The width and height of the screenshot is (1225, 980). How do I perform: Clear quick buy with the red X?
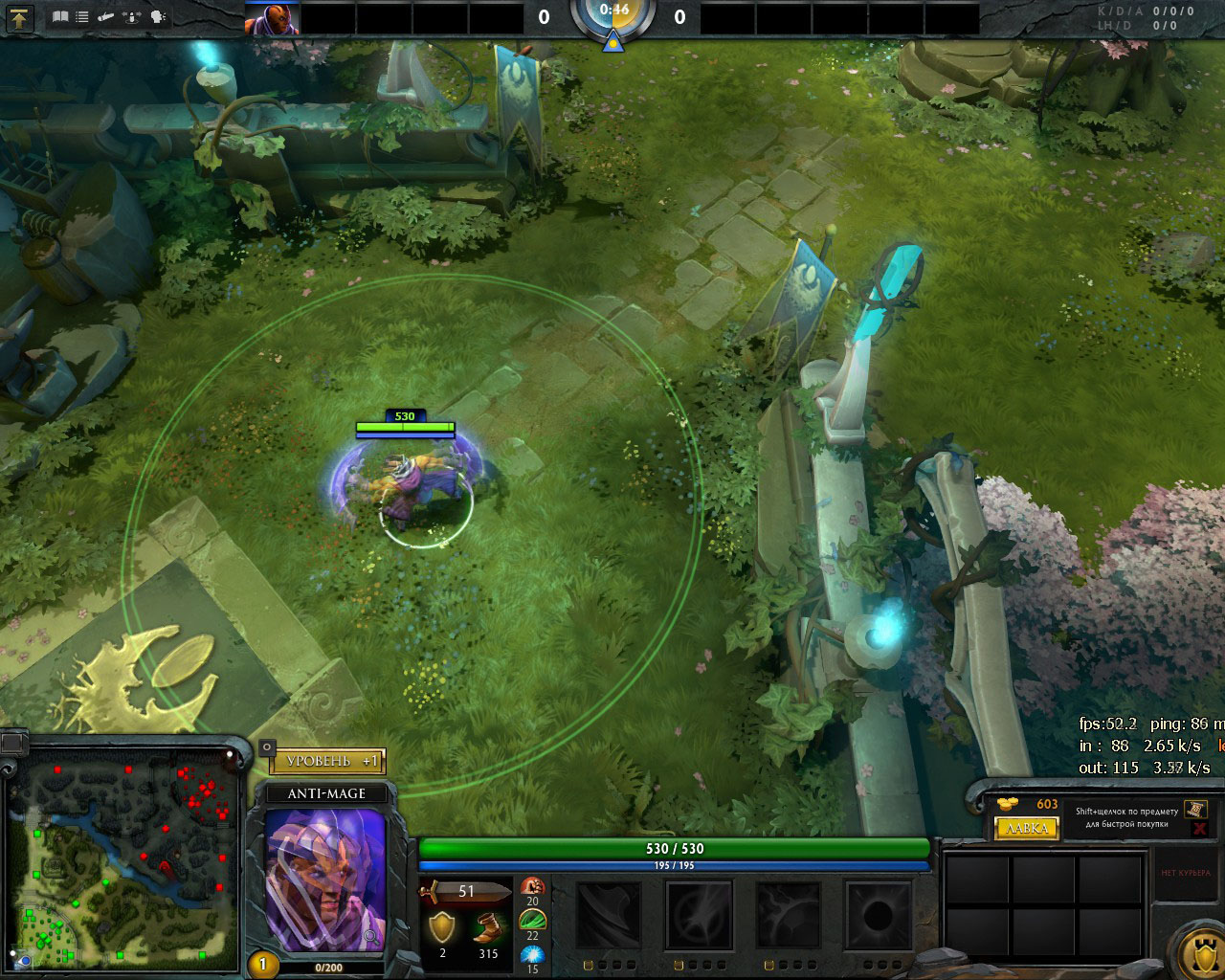tap(1200, 830)
